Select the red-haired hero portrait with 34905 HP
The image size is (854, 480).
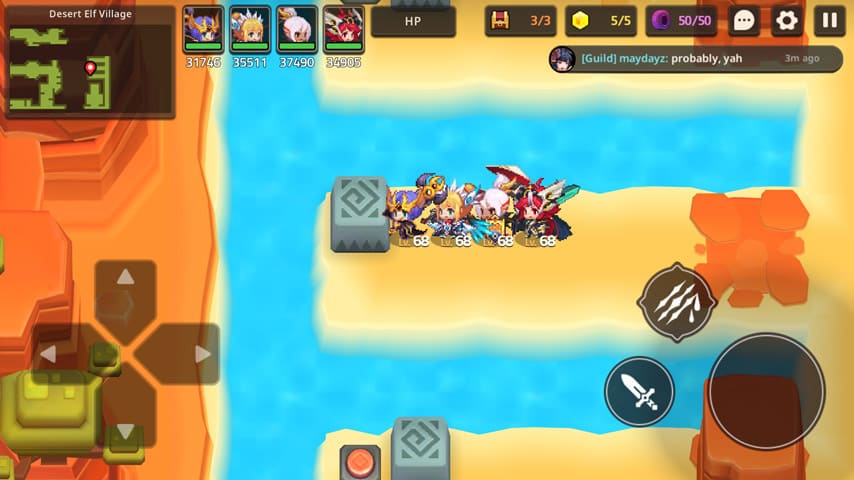(x=344, y=29)
